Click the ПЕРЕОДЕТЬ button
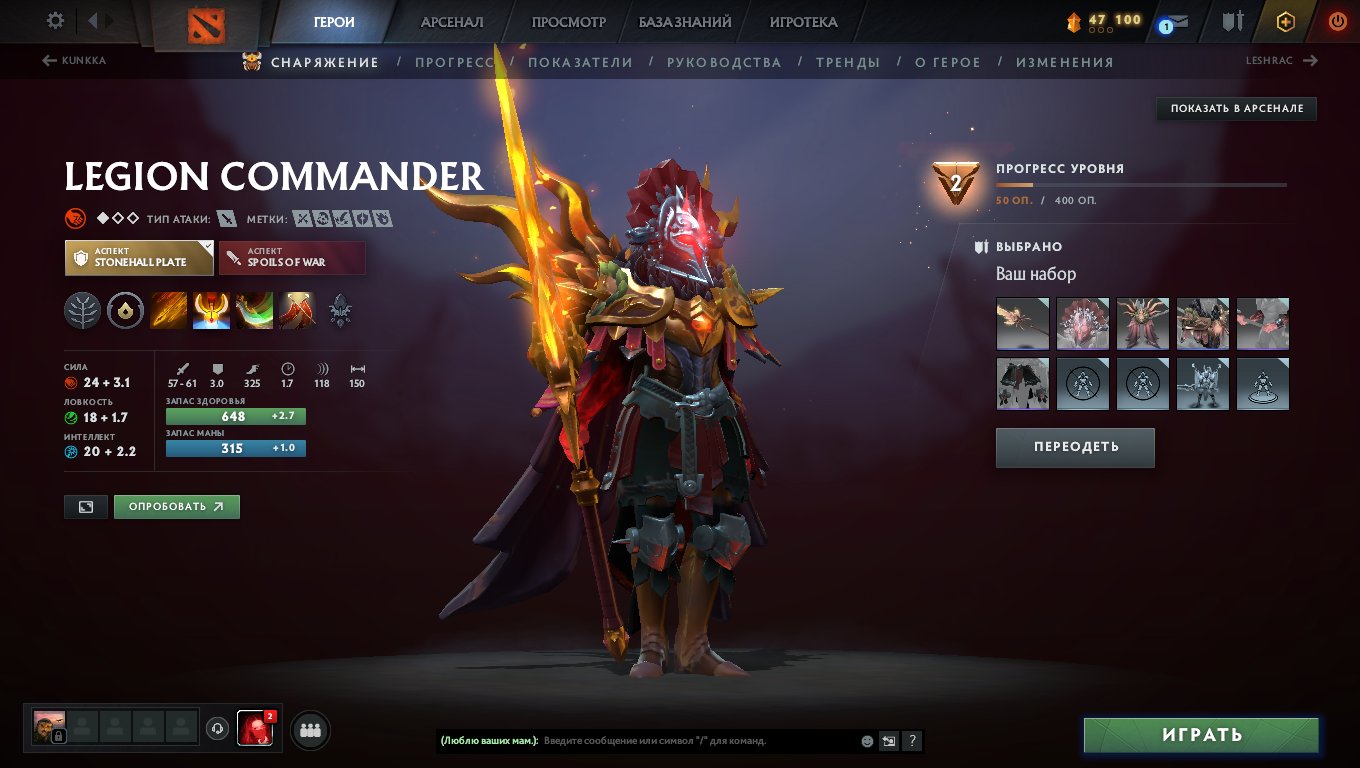The image size is (1360, 768). pyautogui.click(x=1075, y=447)
